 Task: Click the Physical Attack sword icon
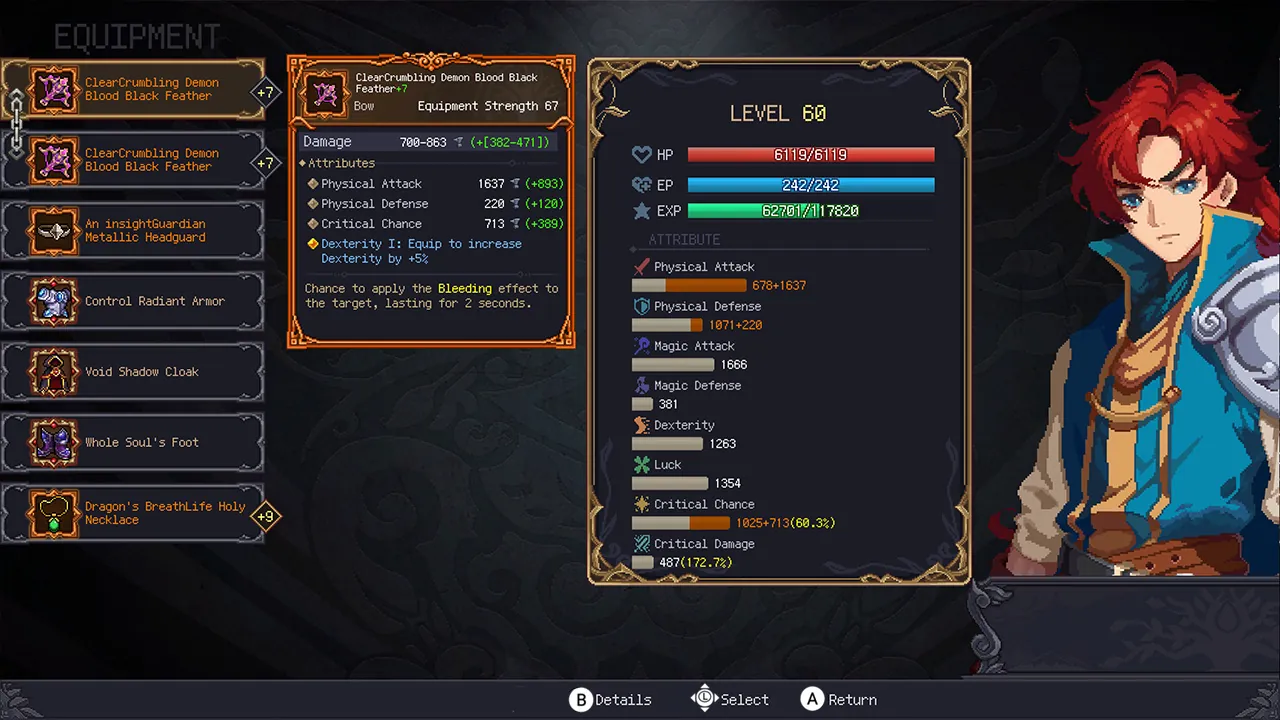click(640, 266)
